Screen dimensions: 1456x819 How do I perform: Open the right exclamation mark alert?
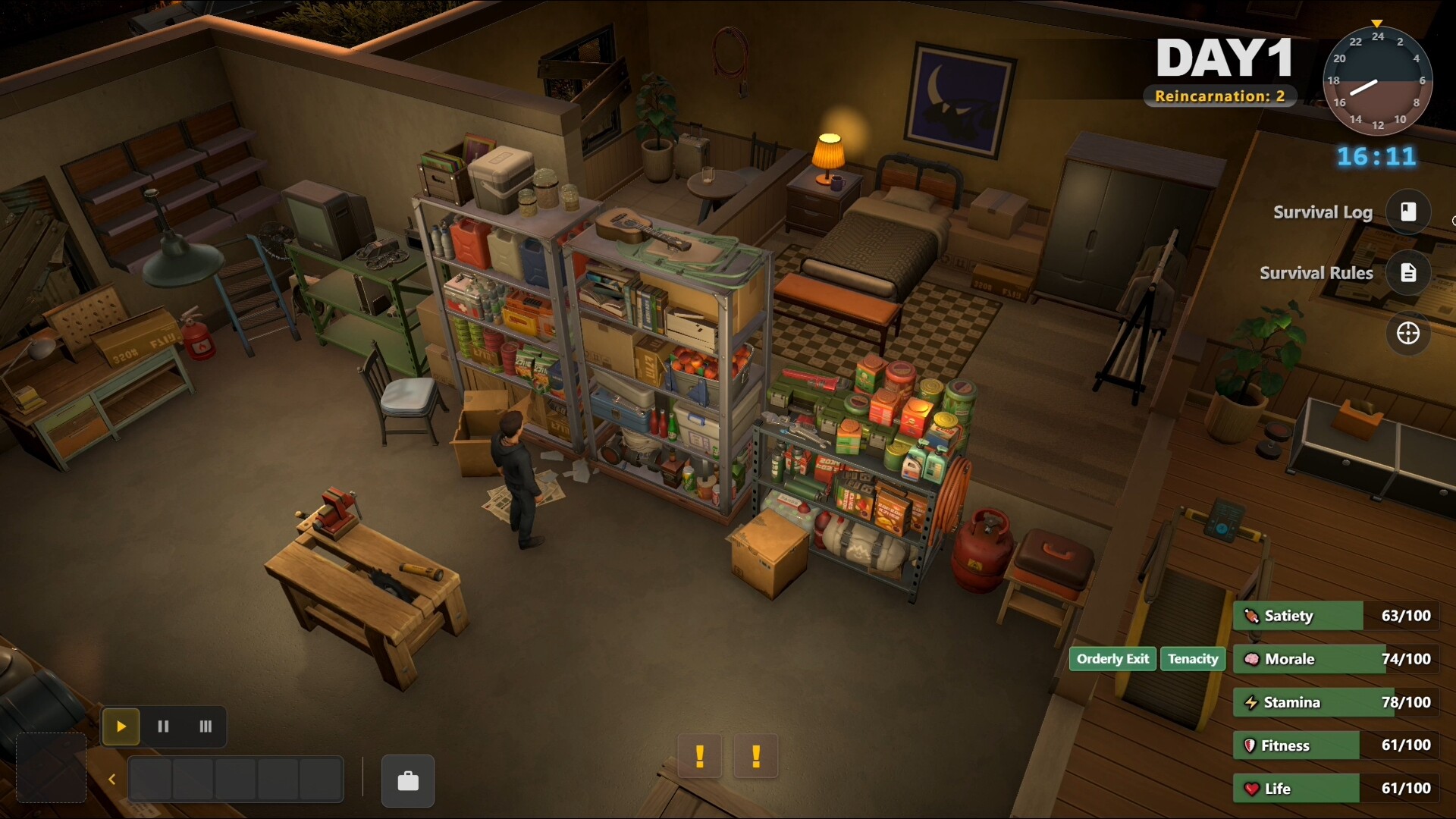756,756
